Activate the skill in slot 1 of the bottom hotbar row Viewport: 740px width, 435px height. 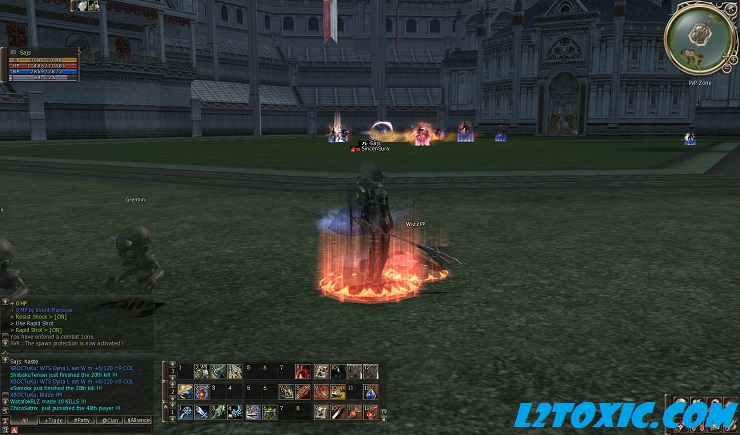[185, 411]
